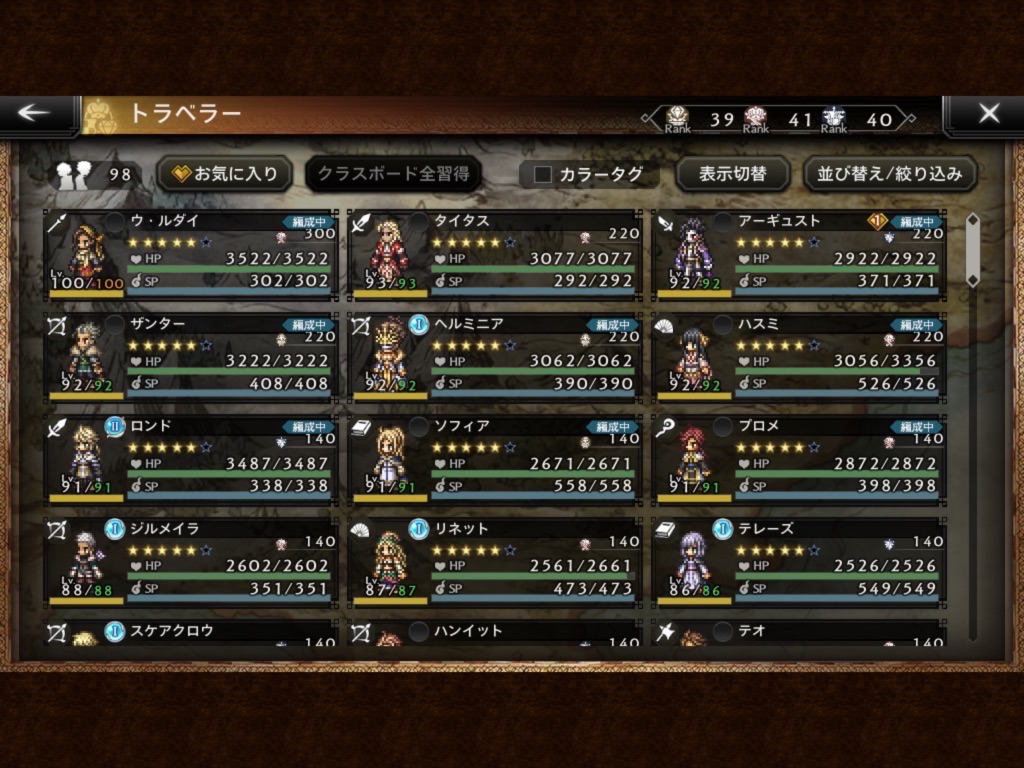Open the ヘルミニア character card
1024x768 pixels.
pyautogui.click(x=495, y=357)
